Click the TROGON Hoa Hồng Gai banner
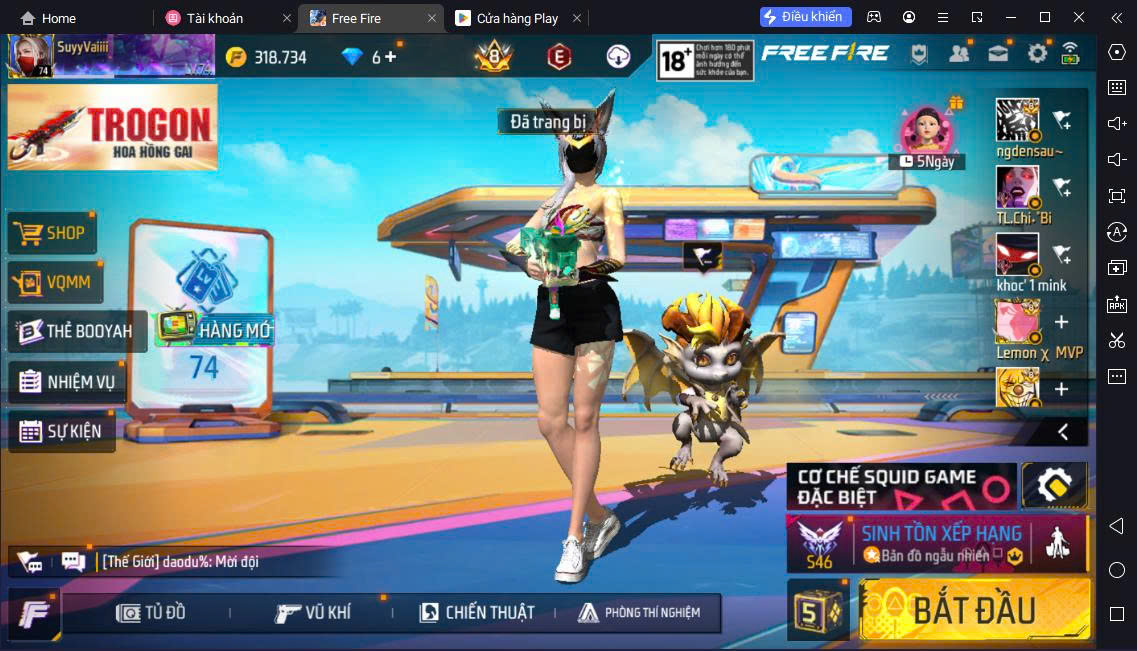 111,126
